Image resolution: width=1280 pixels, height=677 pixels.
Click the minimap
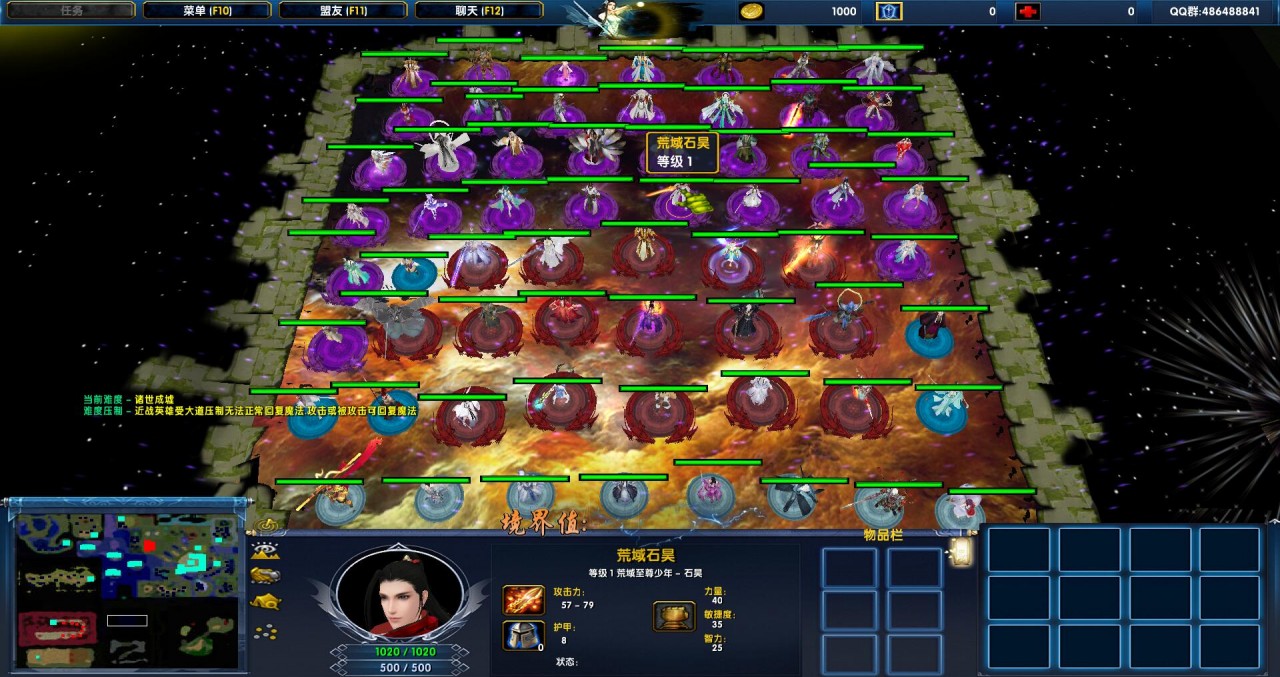pyautogui.click(x=127, y=591)
